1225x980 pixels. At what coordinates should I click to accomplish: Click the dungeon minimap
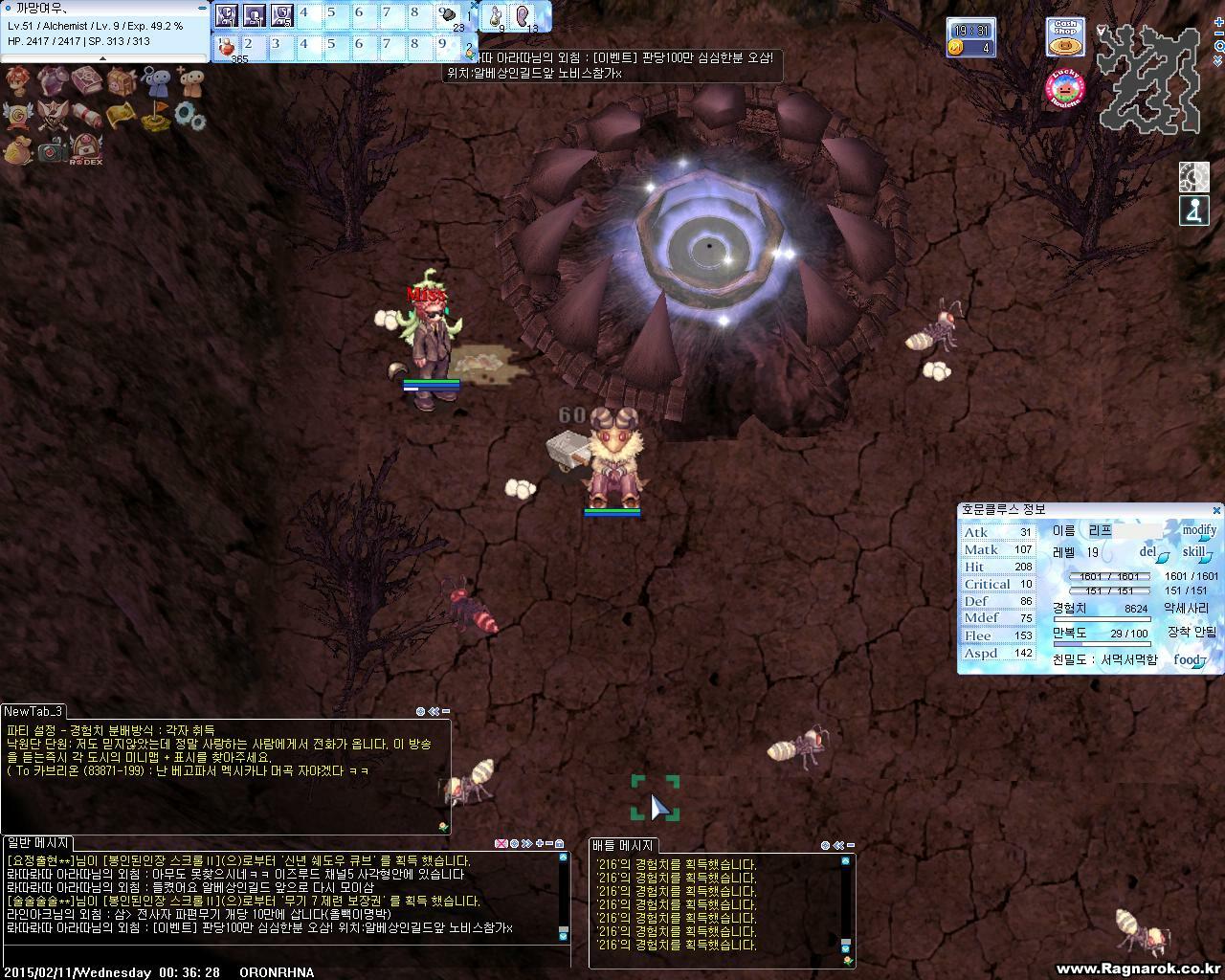1148,78
